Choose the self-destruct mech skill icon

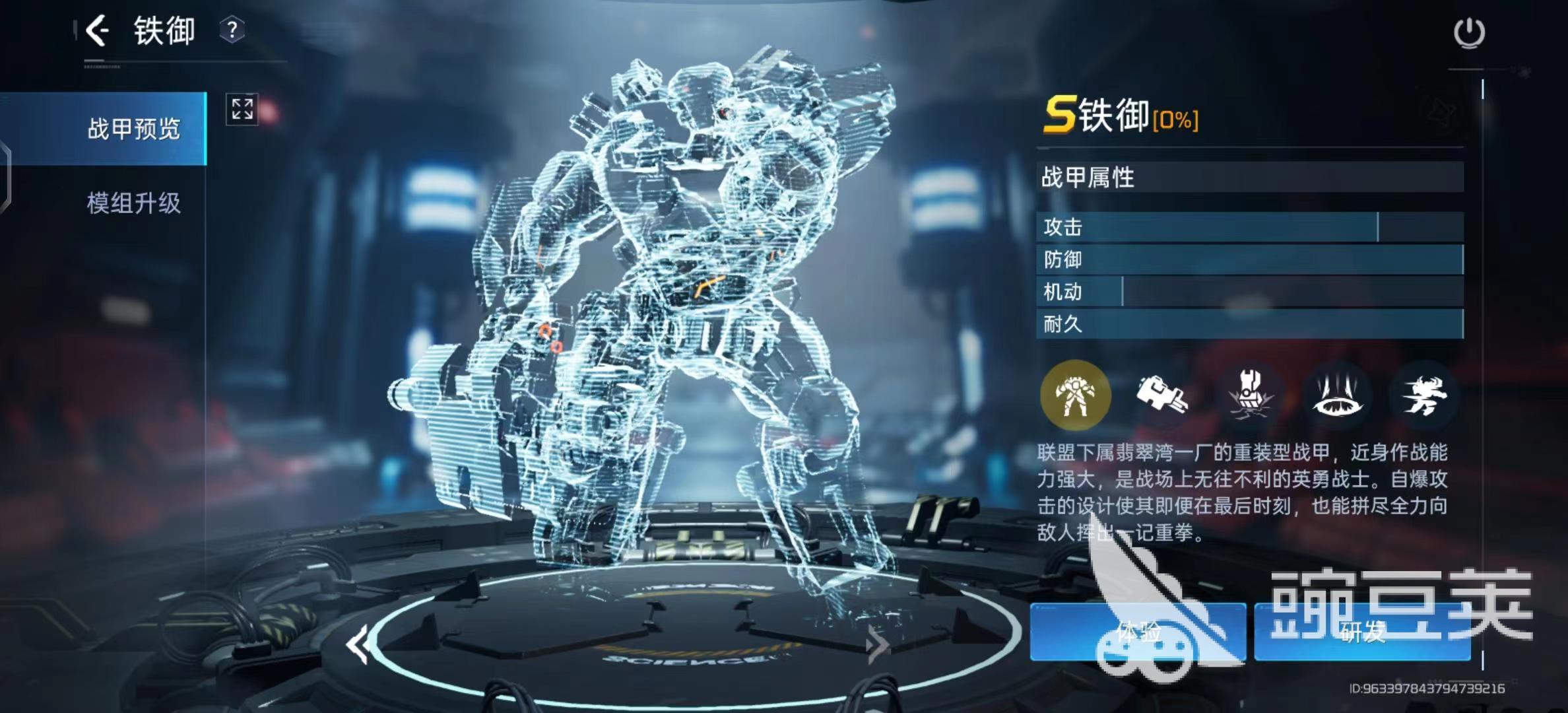[x=1249, y=395]
